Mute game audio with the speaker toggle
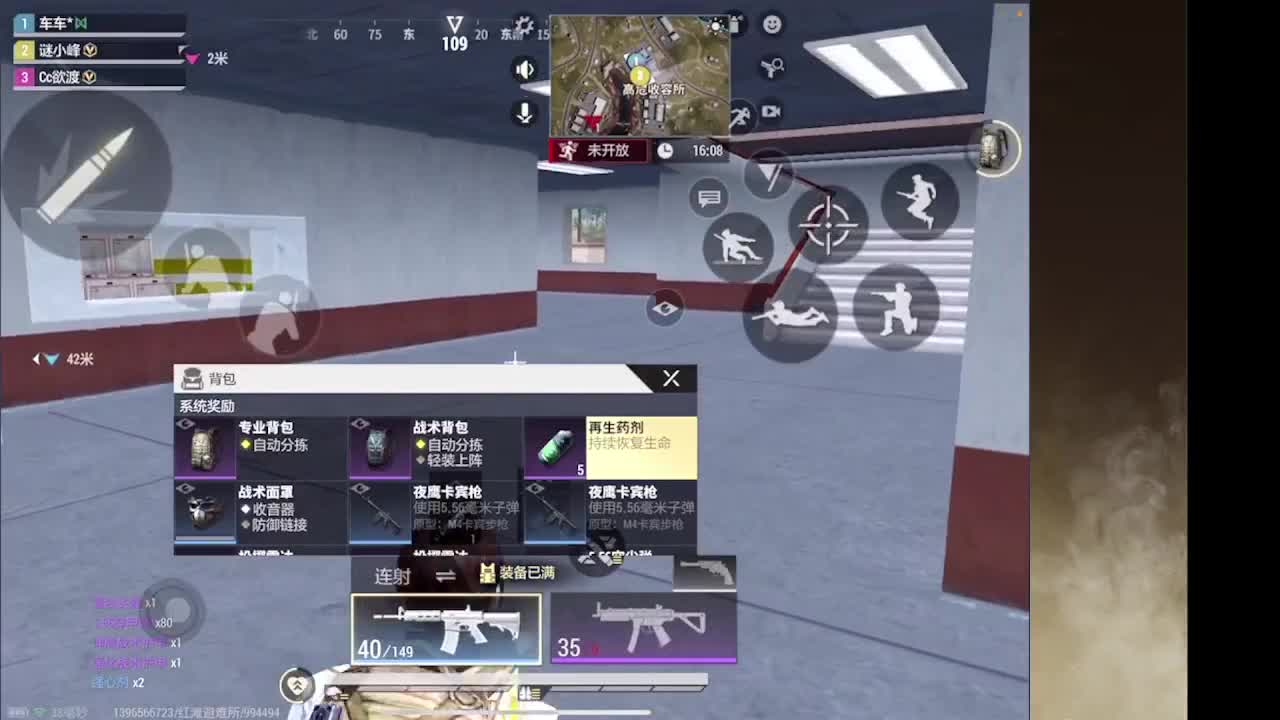This screenshot has height=720, width=1280. click(525, 70)
